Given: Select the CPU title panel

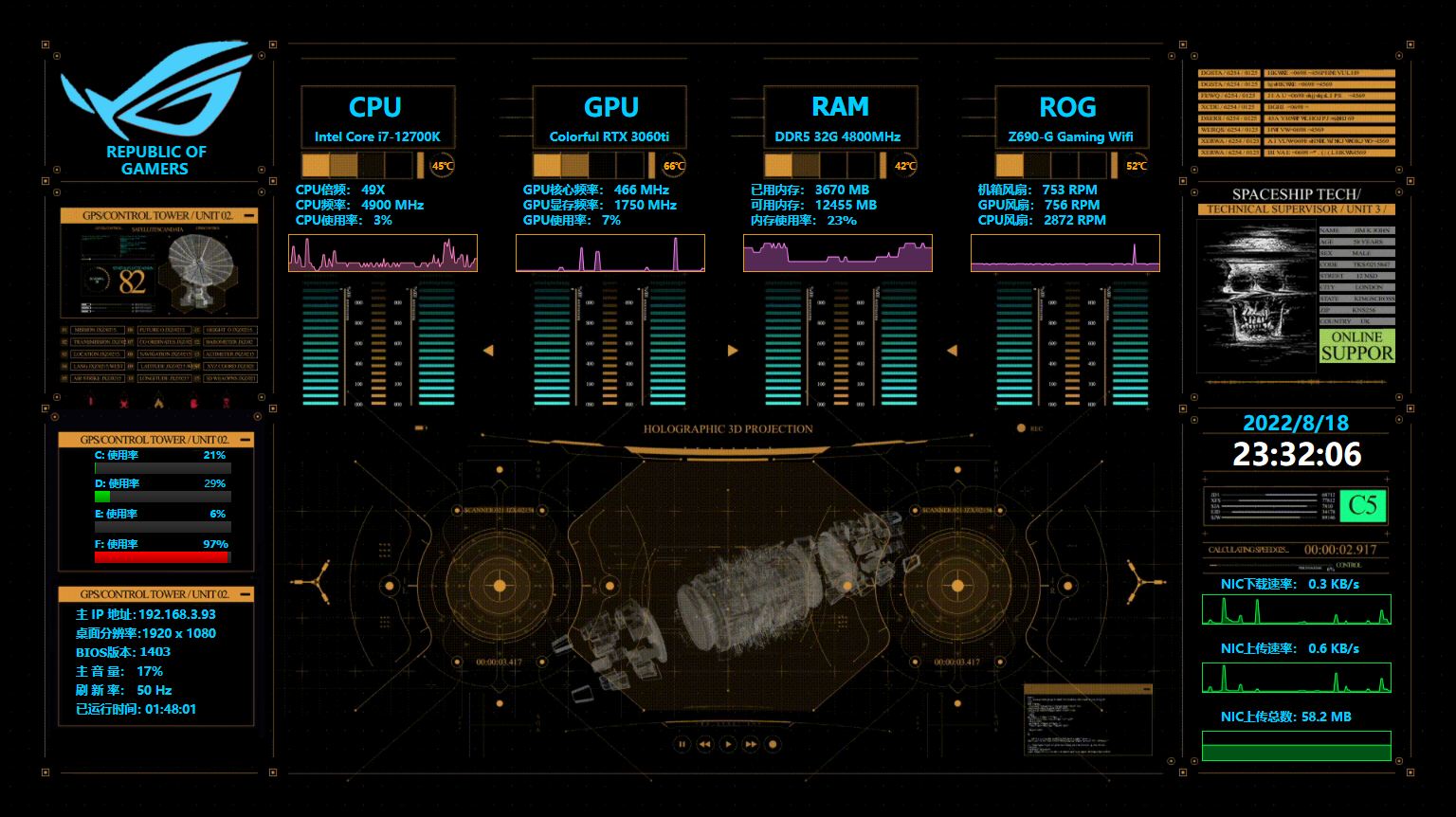Looking at the screenshot, I should pos(377,118).
